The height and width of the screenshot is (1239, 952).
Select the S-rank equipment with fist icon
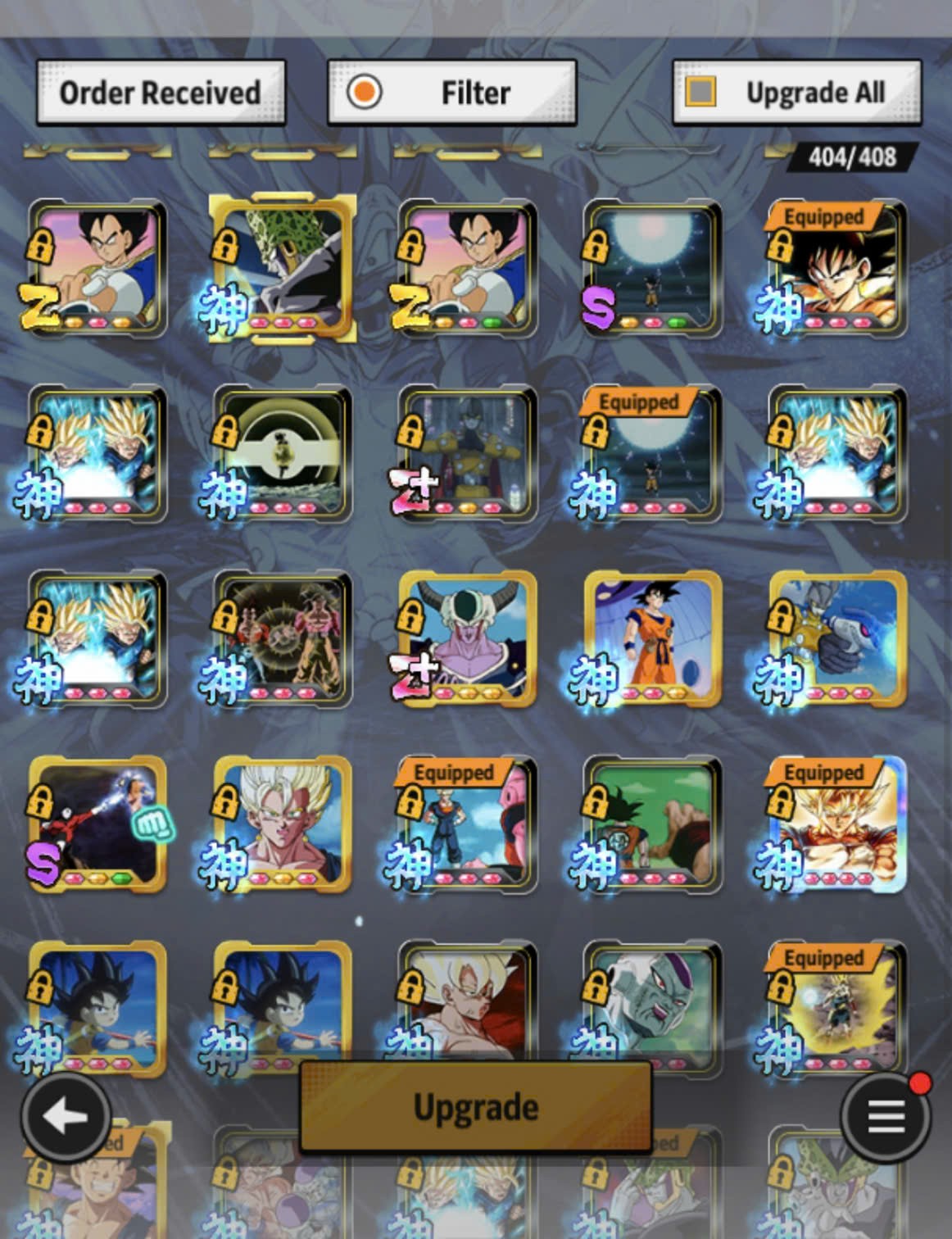point(97,824)
